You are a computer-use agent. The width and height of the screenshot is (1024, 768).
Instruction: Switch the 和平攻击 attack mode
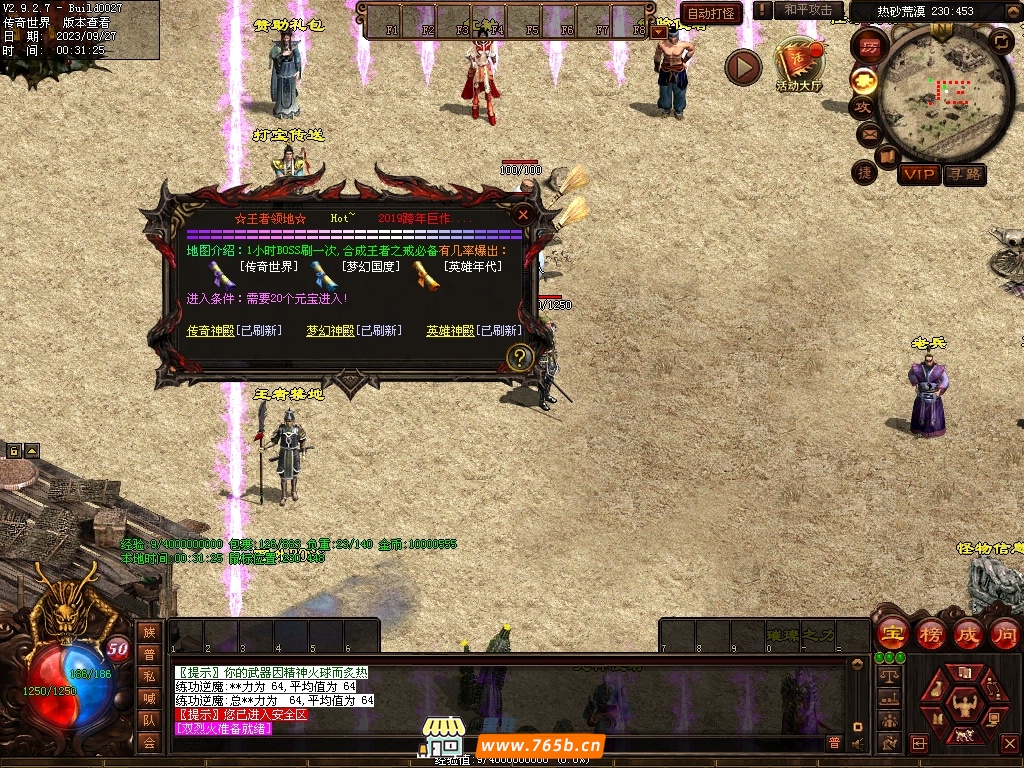click(808, 10)
